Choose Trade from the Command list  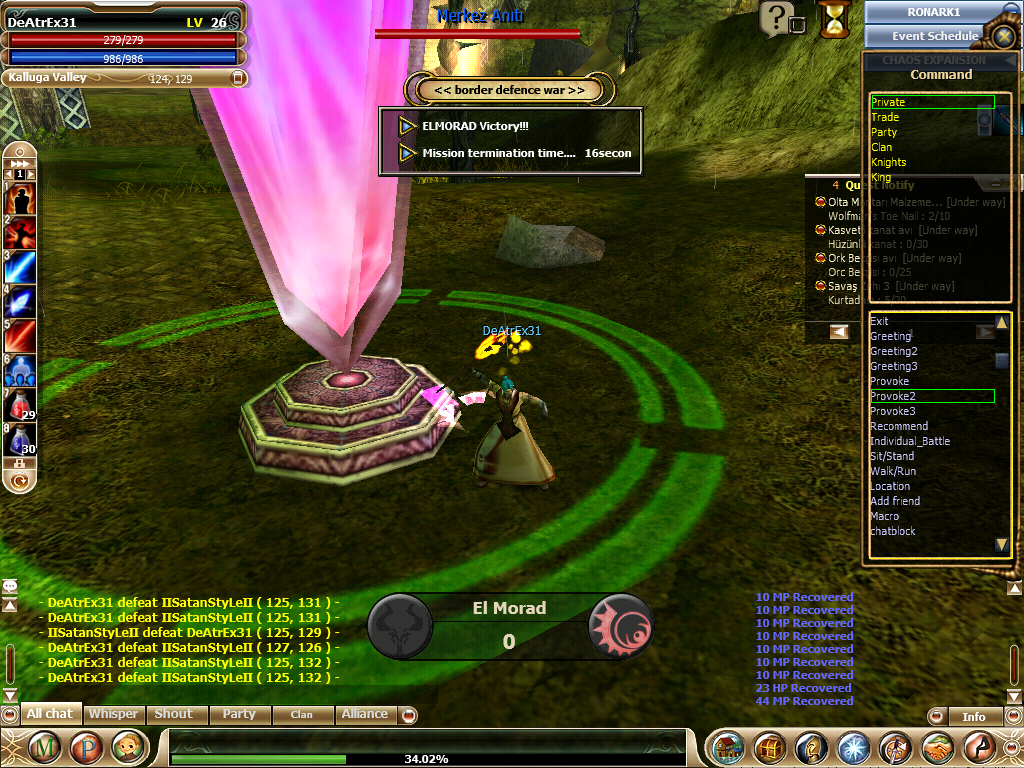[885, 117]
